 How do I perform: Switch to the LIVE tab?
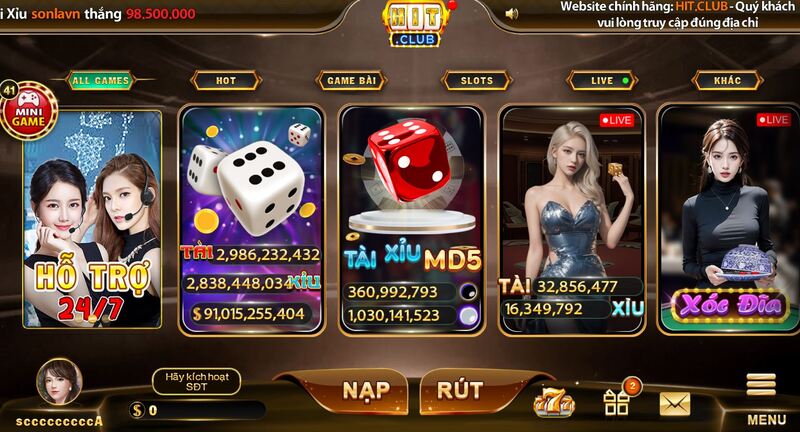point(602,80)
